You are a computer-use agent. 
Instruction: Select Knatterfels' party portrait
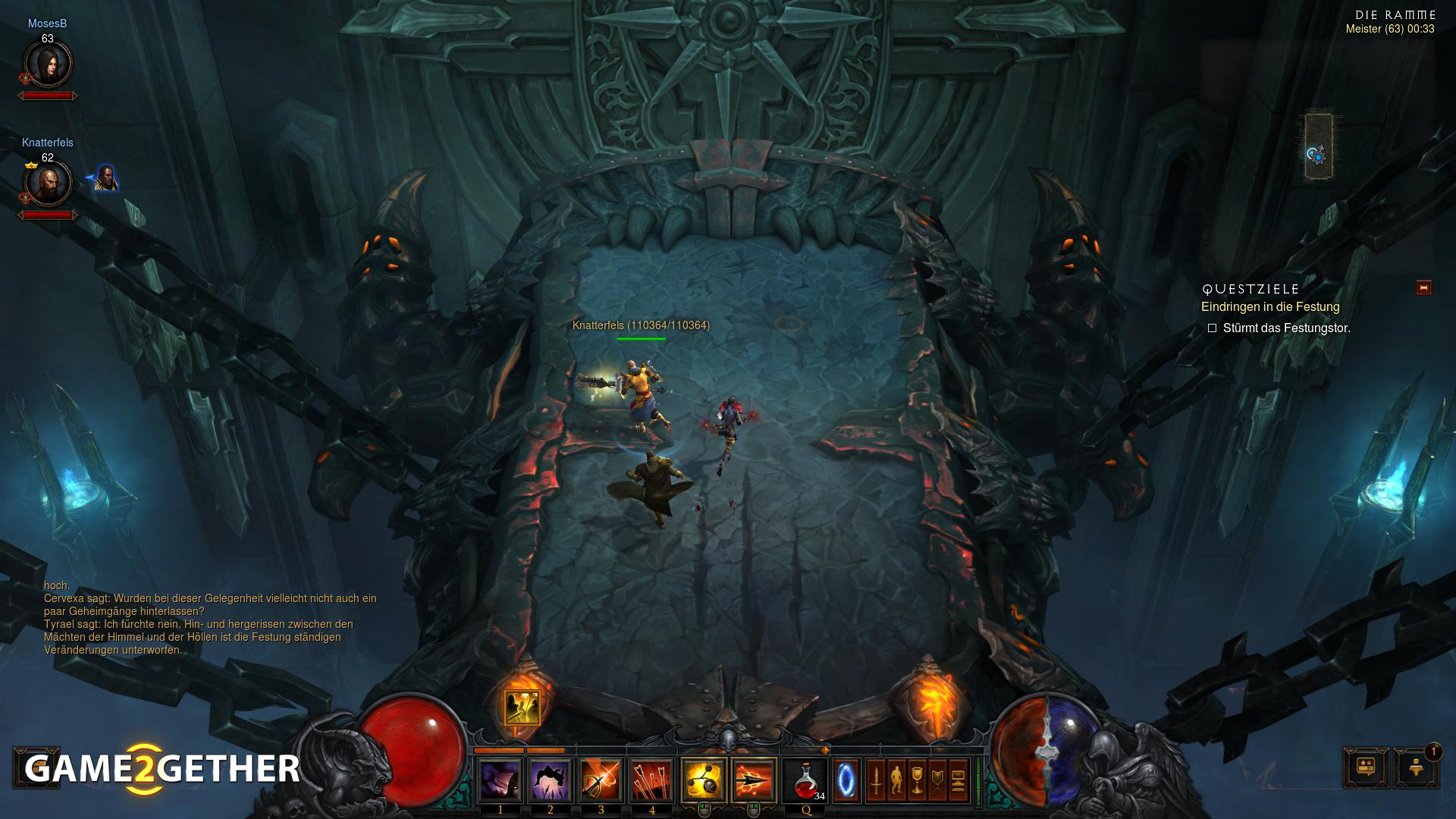coord(48,183)
